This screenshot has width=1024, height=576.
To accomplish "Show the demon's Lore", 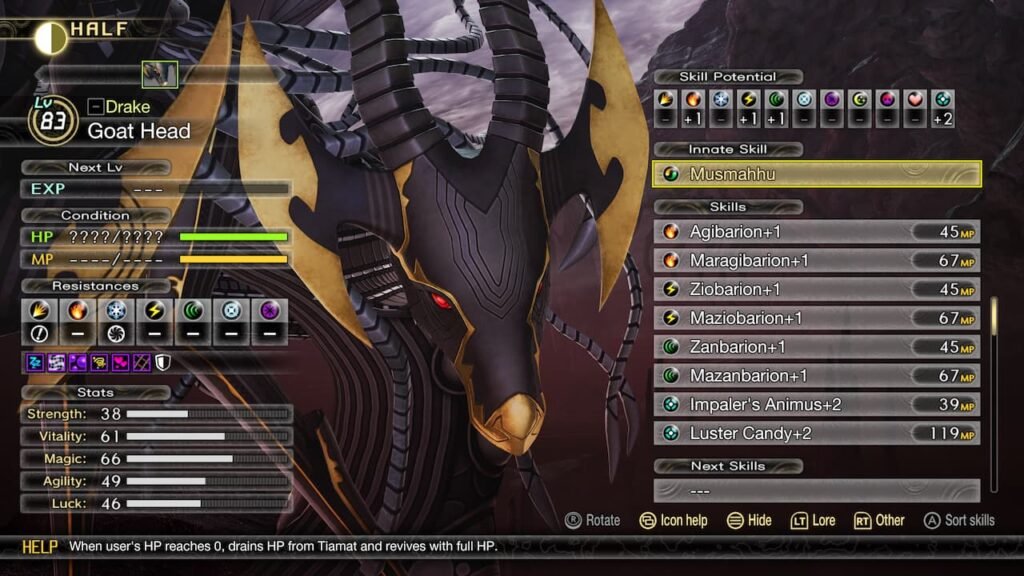I will [812, 520].
